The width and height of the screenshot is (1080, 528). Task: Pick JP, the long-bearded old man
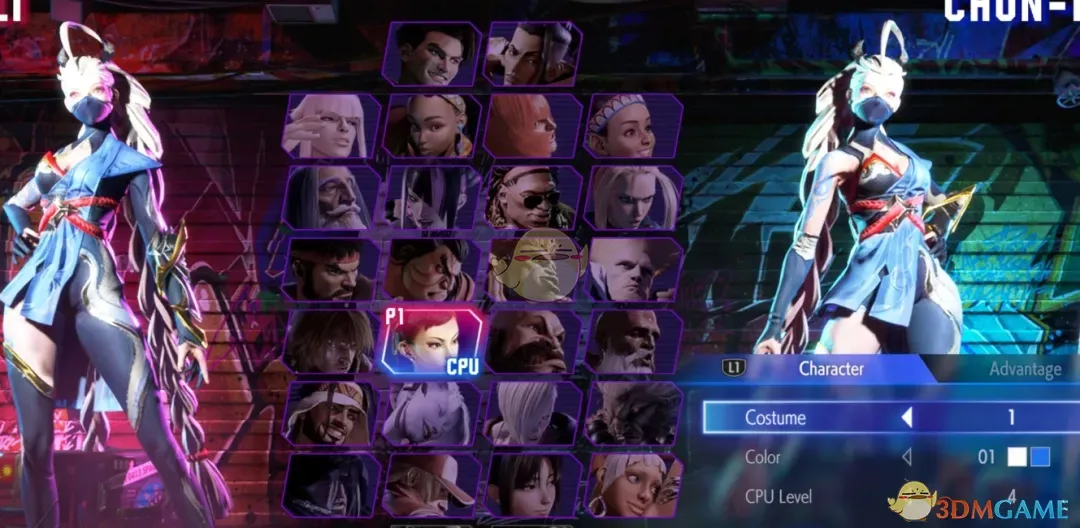tap(331, 198)
